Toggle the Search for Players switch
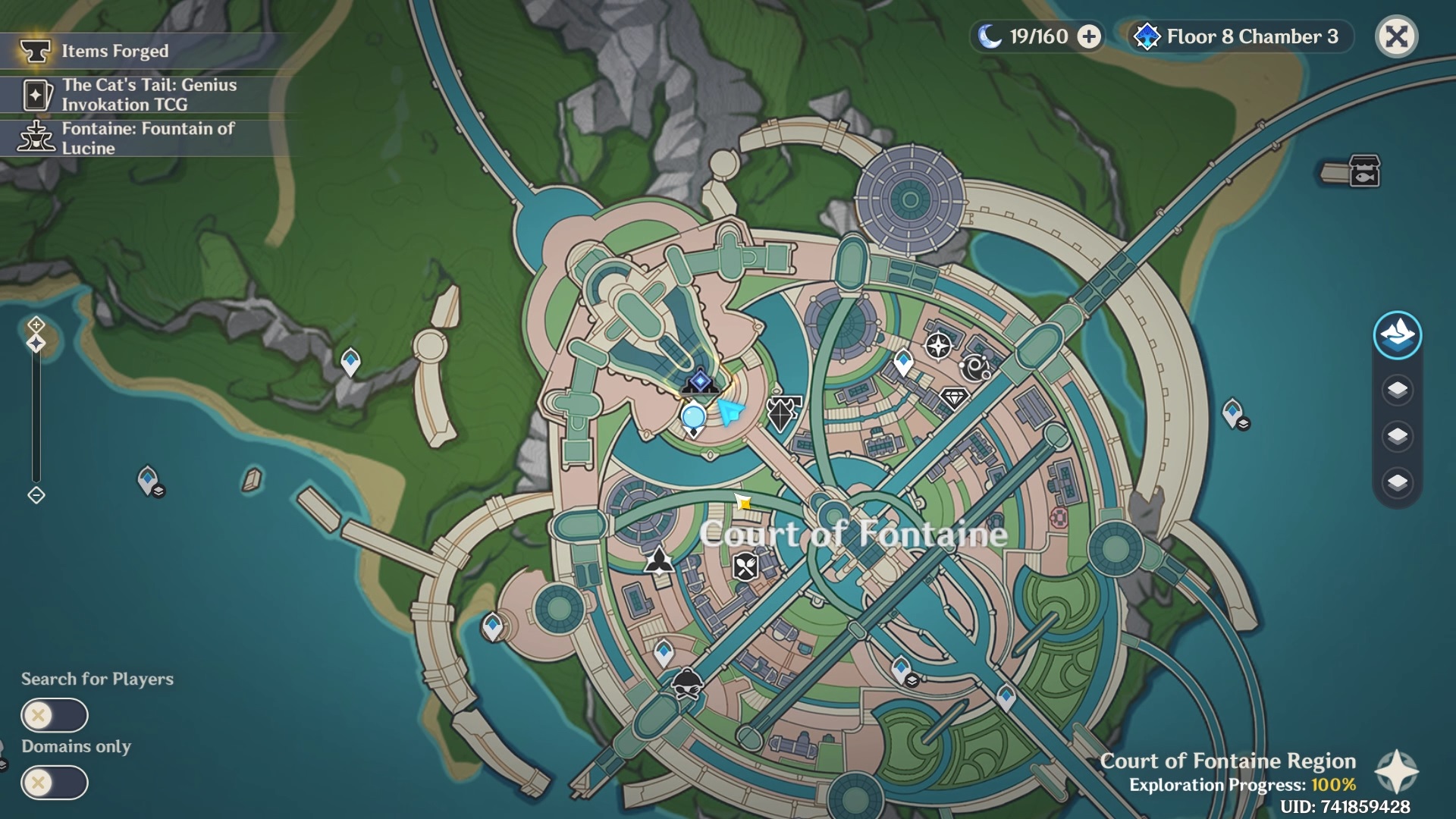 55,715
